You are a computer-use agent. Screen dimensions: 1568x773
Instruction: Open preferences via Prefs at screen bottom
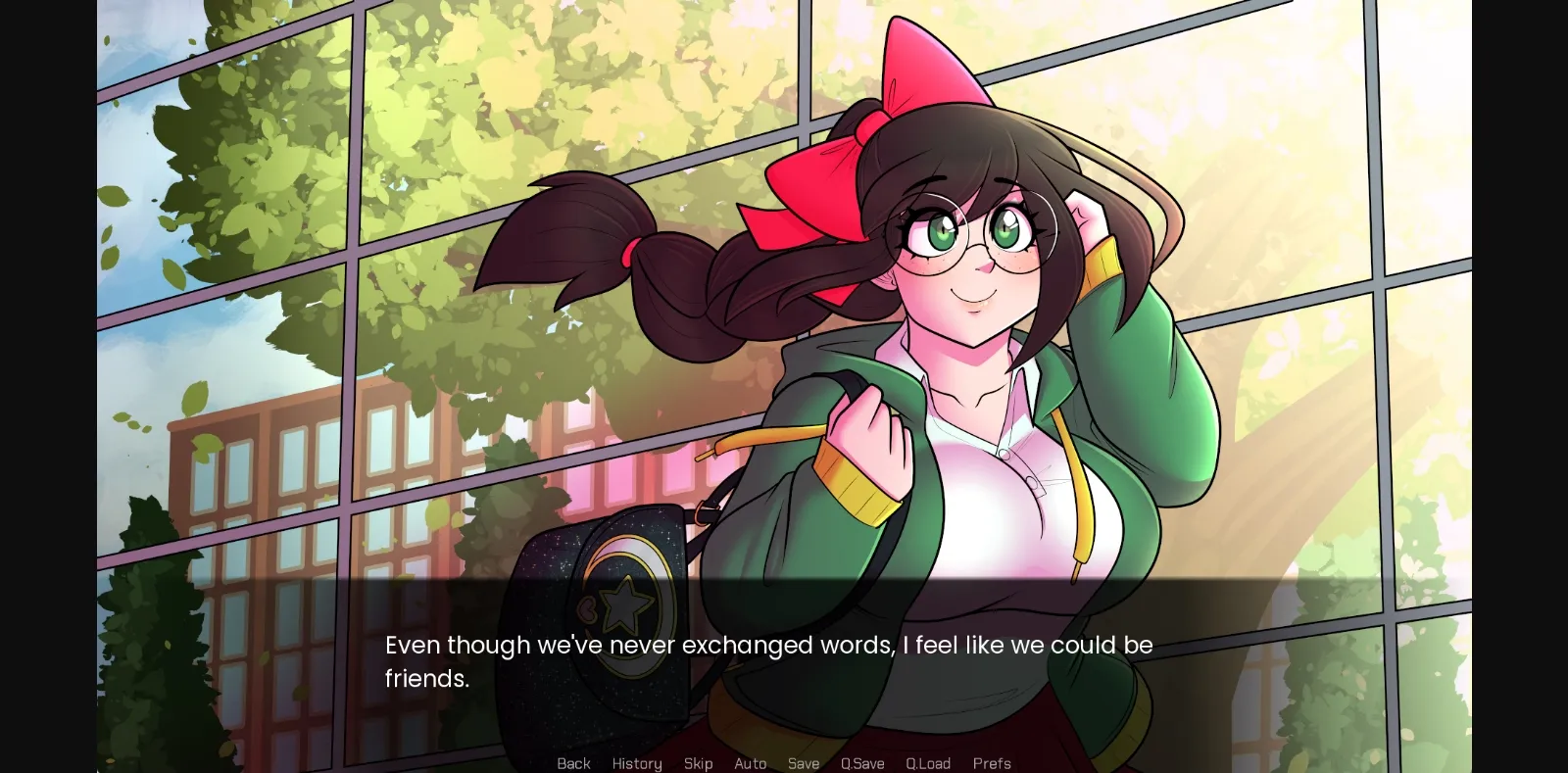(x=992, y=763)
